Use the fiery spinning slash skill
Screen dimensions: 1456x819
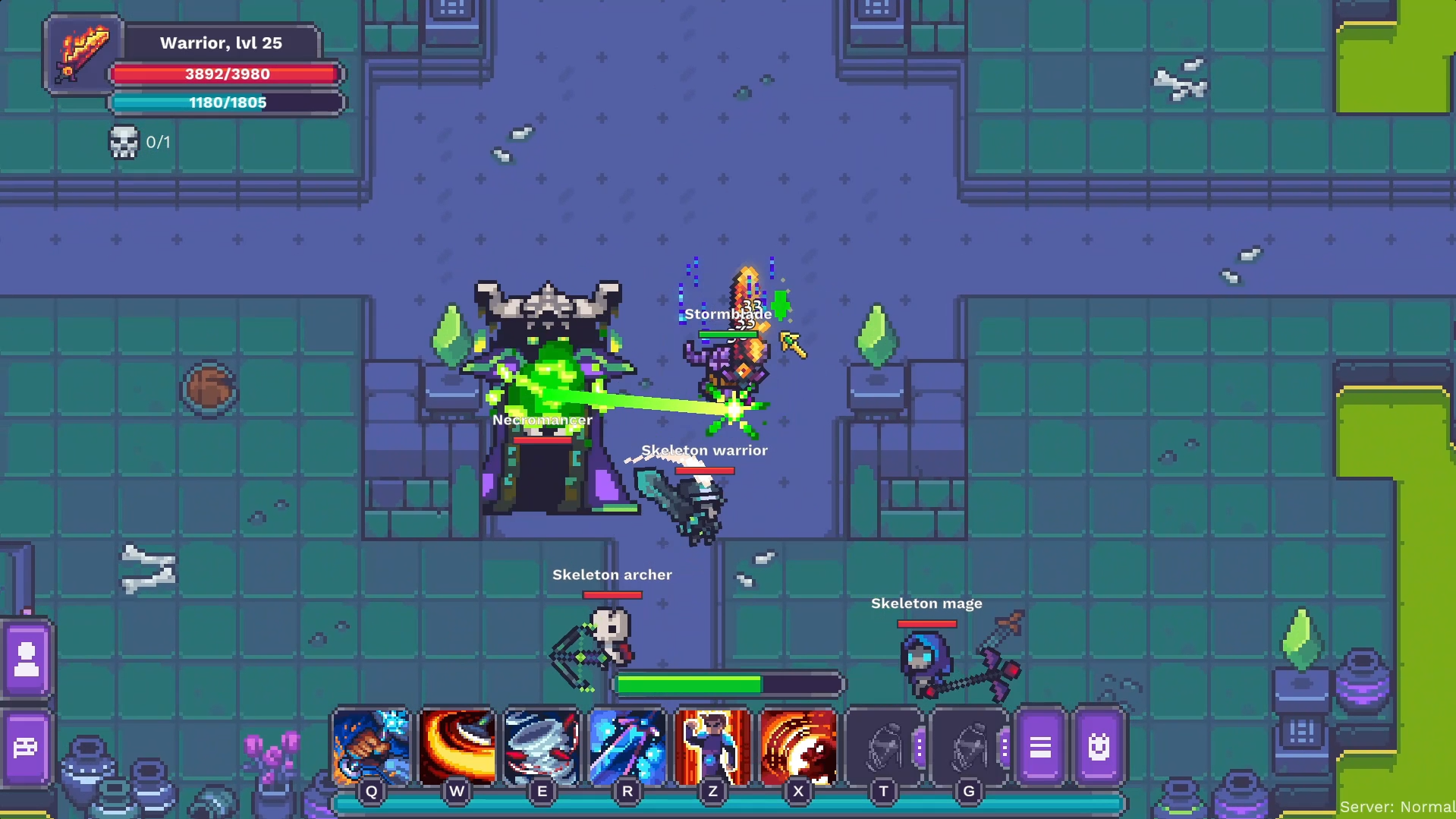coord(457,747)
